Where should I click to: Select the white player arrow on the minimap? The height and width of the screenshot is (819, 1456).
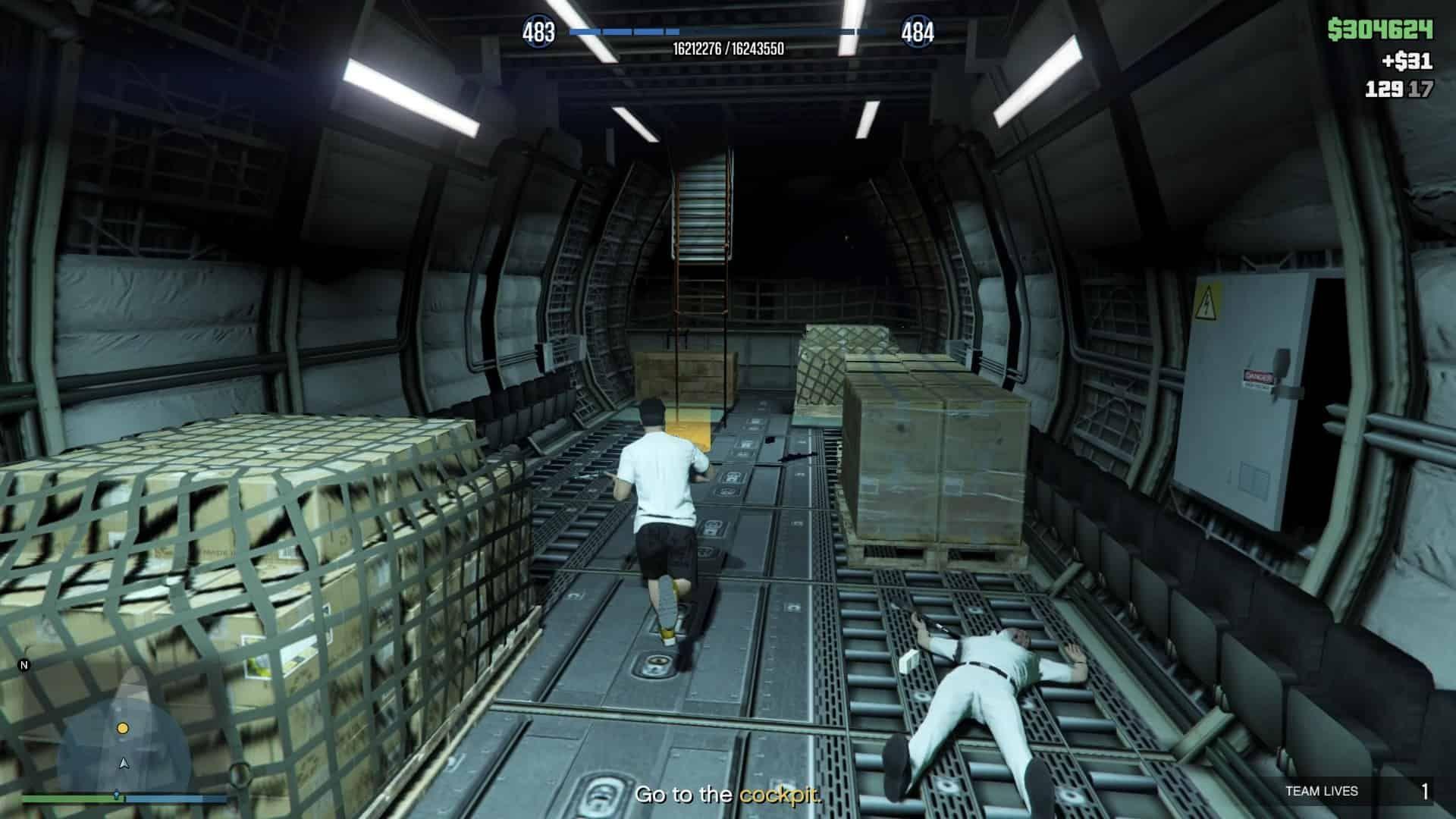124,763
